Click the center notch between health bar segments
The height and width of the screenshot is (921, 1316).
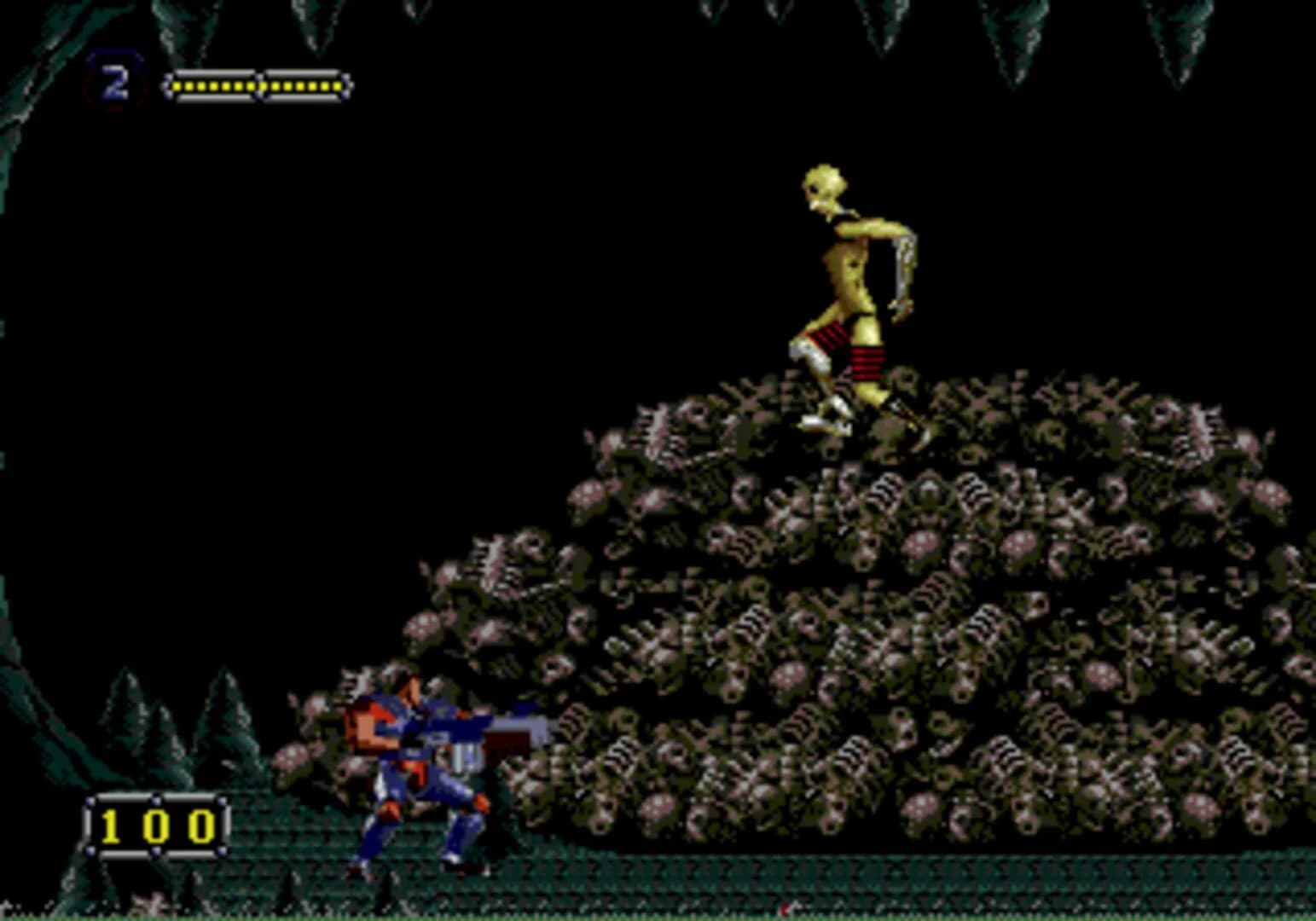click(260, 85)
